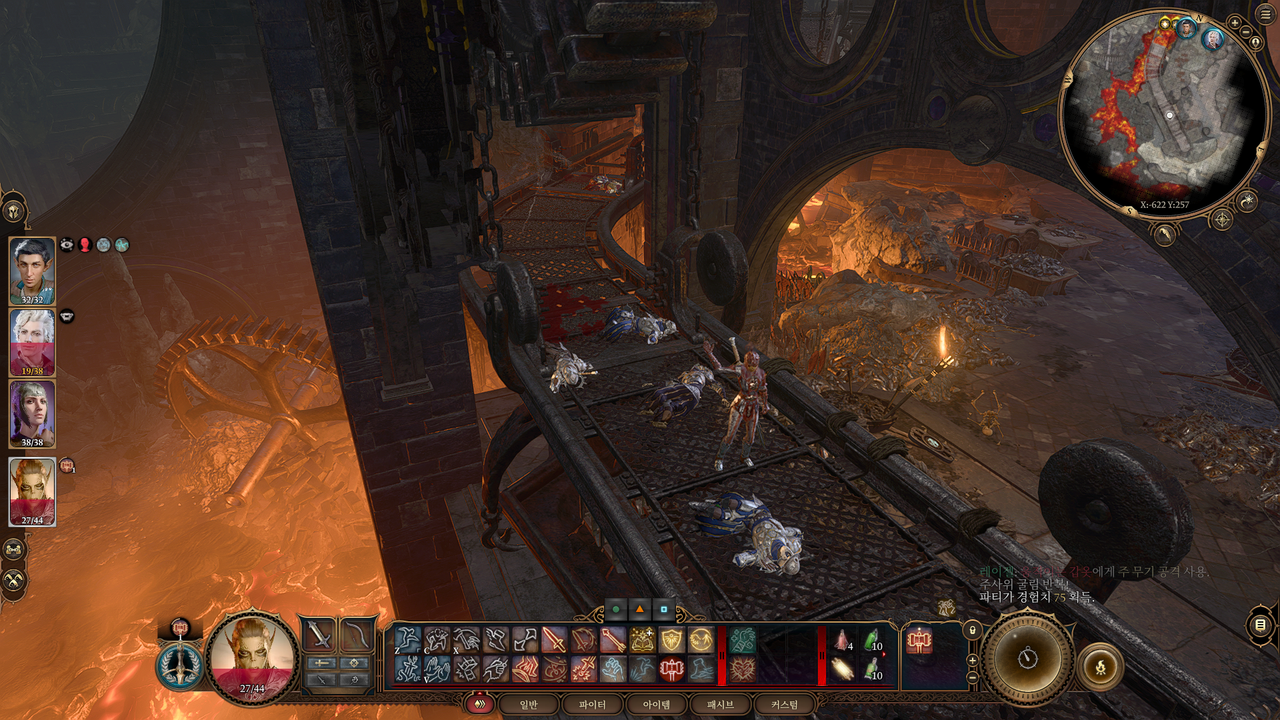Switch to the 파이터 hotbar tab

(592, 704)
